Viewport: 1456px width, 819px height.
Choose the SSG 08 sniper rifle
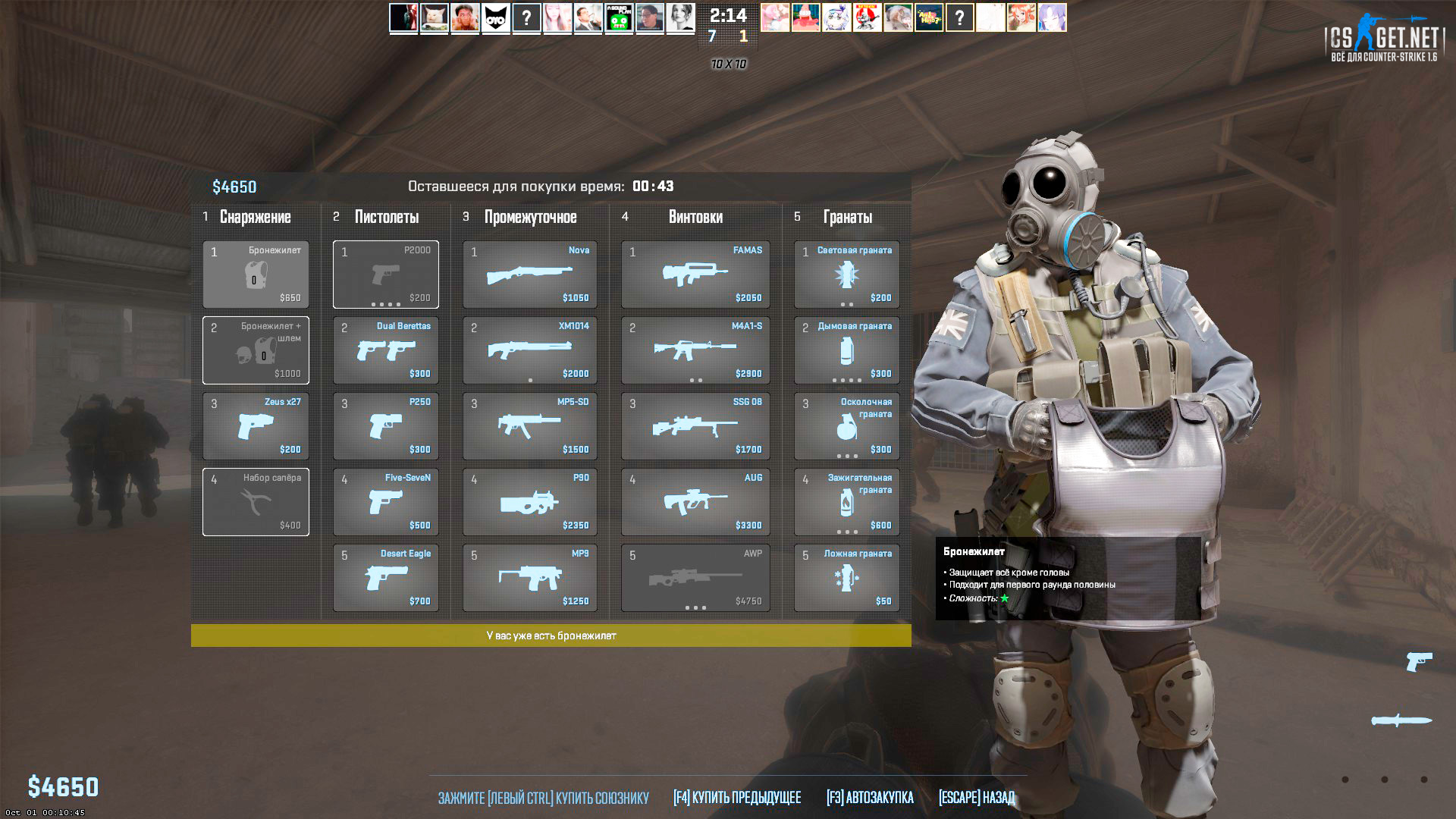click(695, 426)
